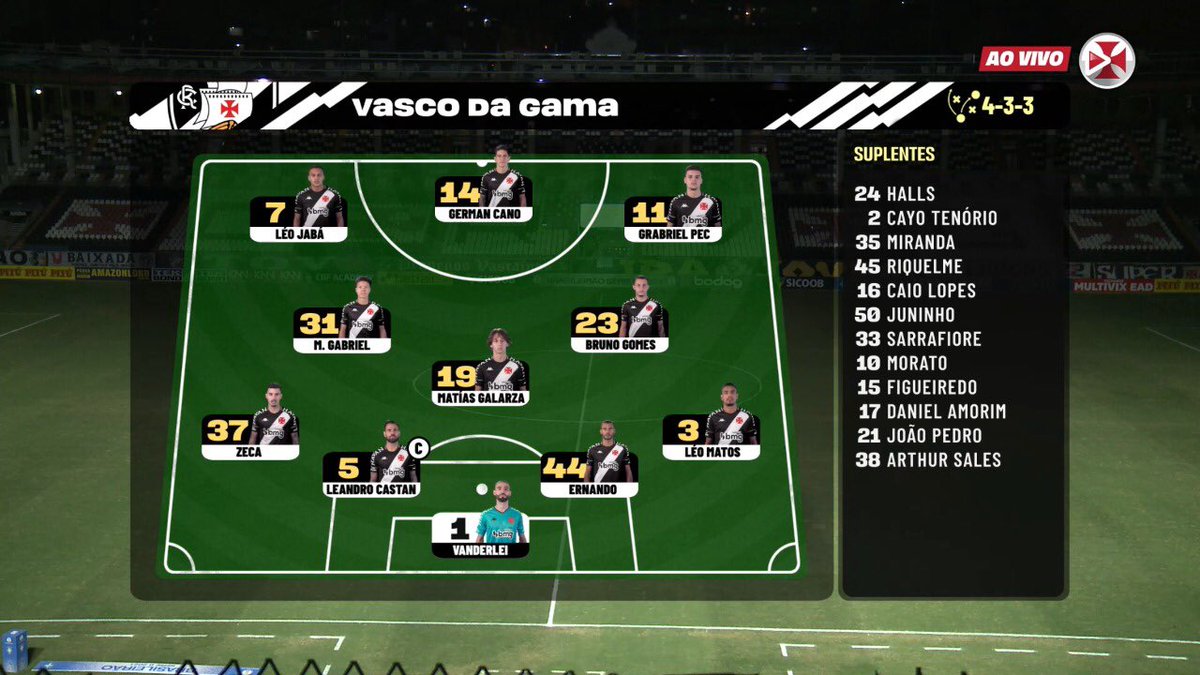The image size is (1200, 675).
Task: Select substitute Halls in the Suplentes list
Action: [x=895, y=194]
